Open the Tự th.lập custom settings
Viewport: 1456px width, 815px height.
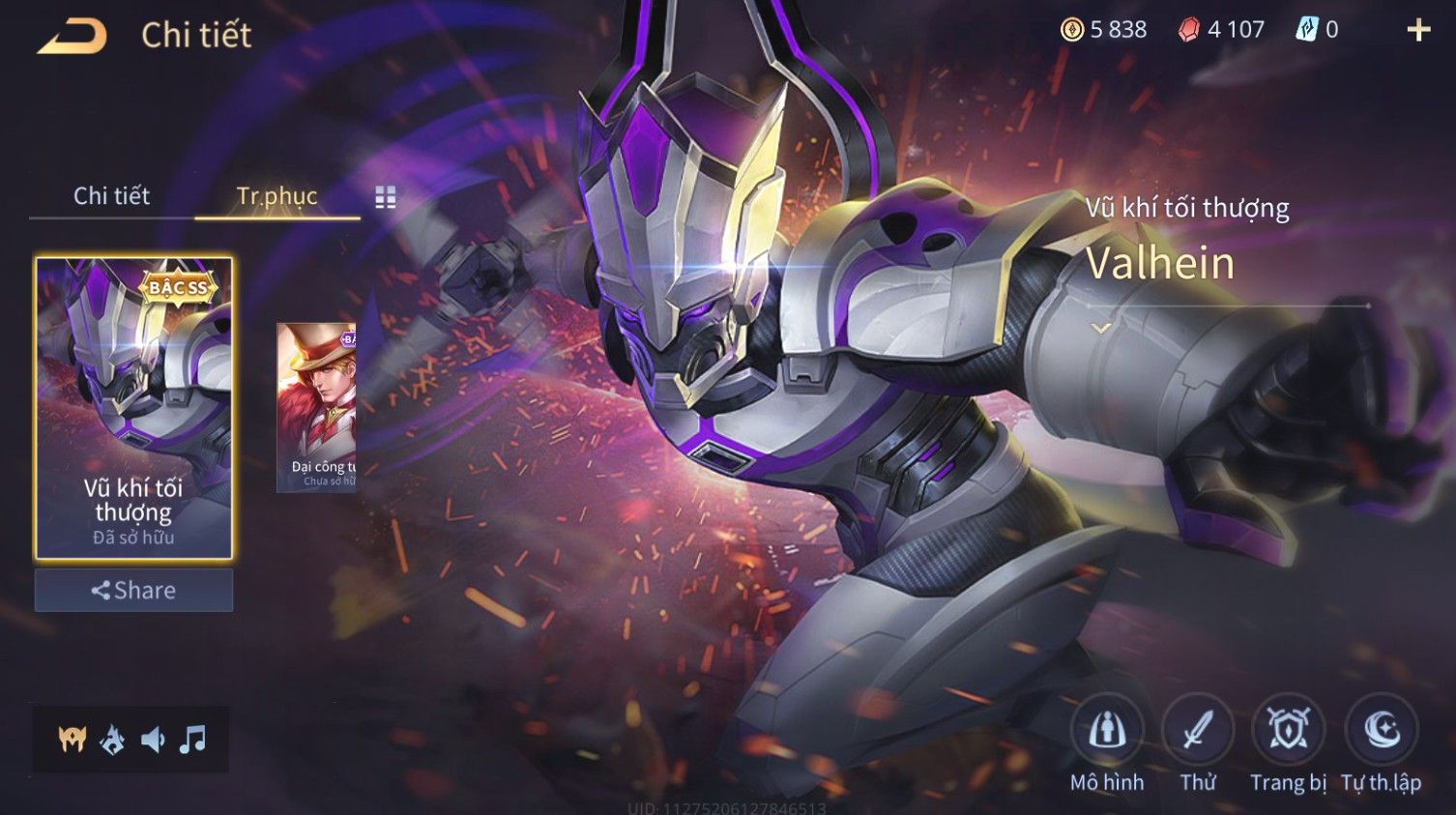point(1381,731)
